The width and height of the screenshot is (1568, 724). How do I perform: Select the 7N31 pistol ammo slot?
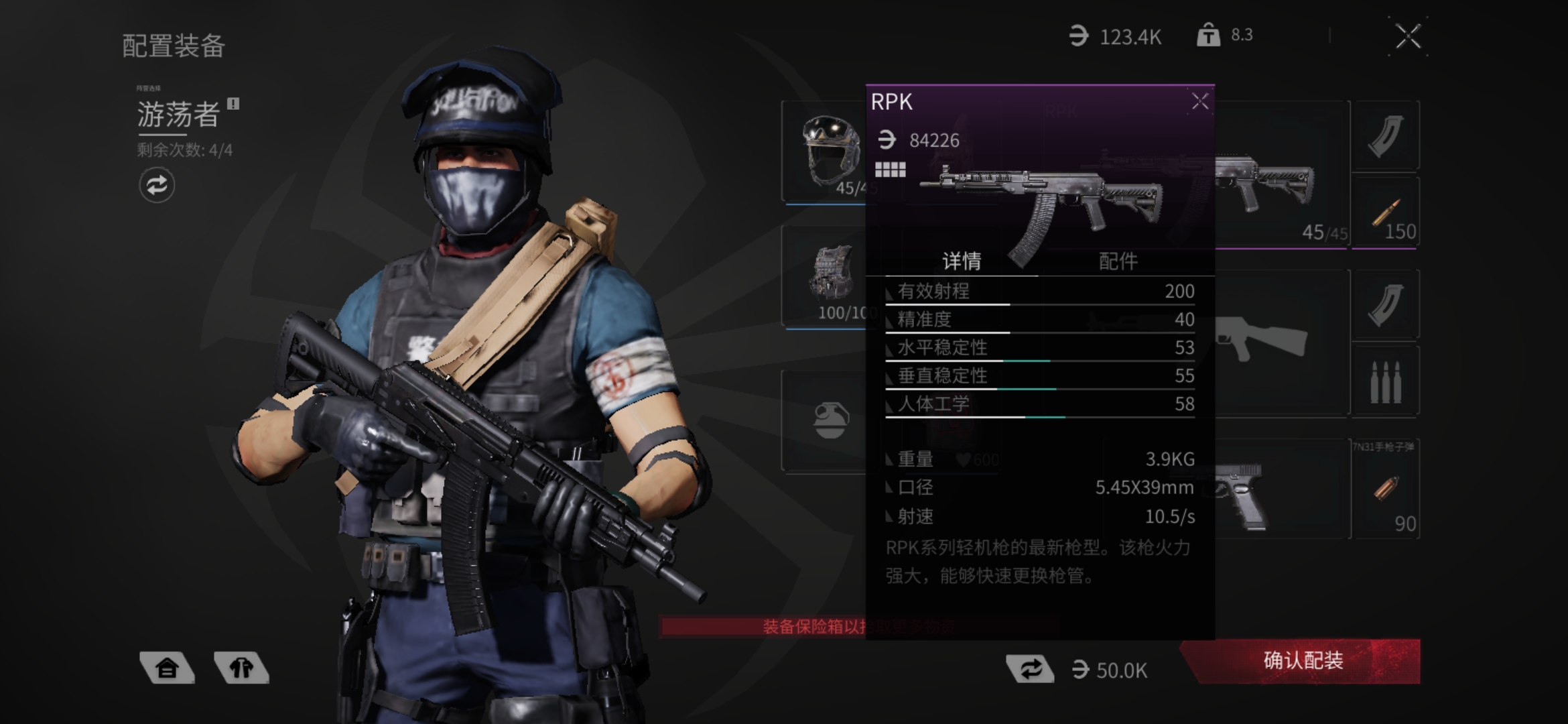(1385, 489)
